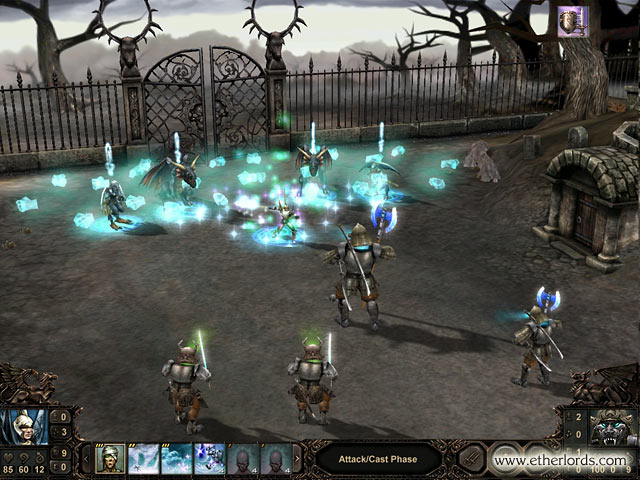Show more spell cards with right arrow
The image size is (640, 480).
(297, 459)
